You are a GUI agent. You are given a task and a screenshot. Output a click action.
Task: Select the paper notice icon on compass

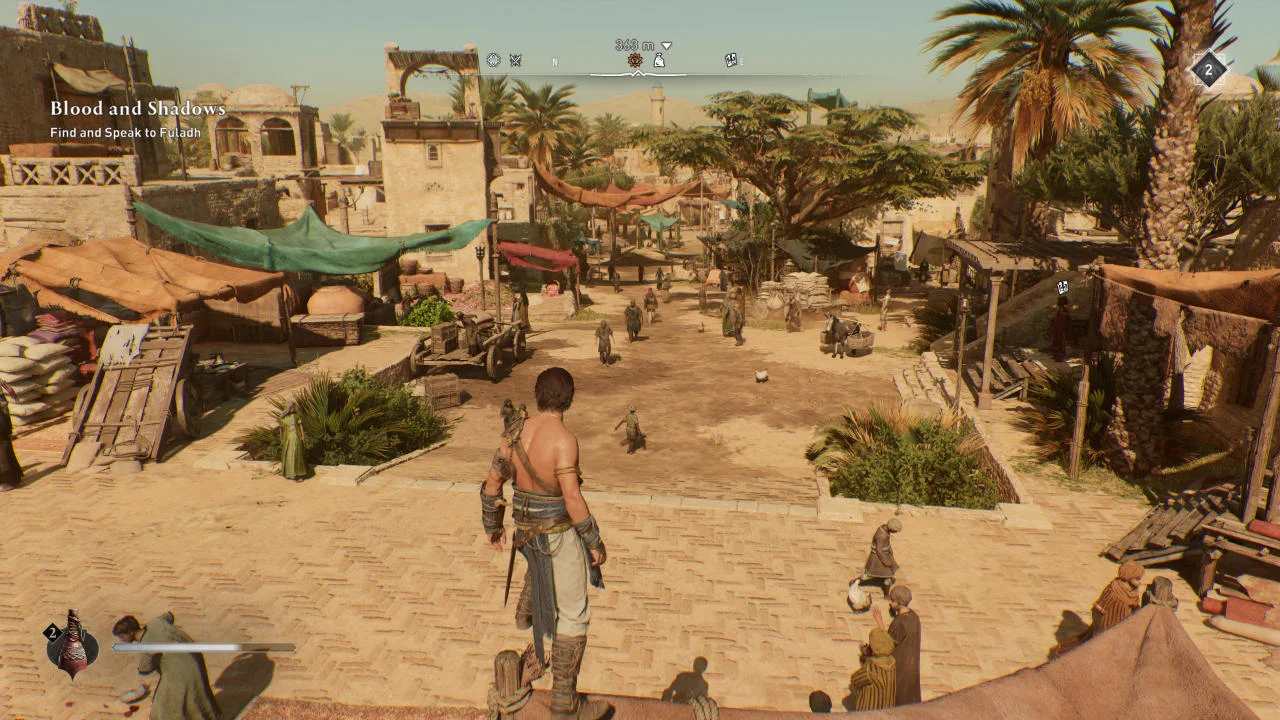coord(731,60)
